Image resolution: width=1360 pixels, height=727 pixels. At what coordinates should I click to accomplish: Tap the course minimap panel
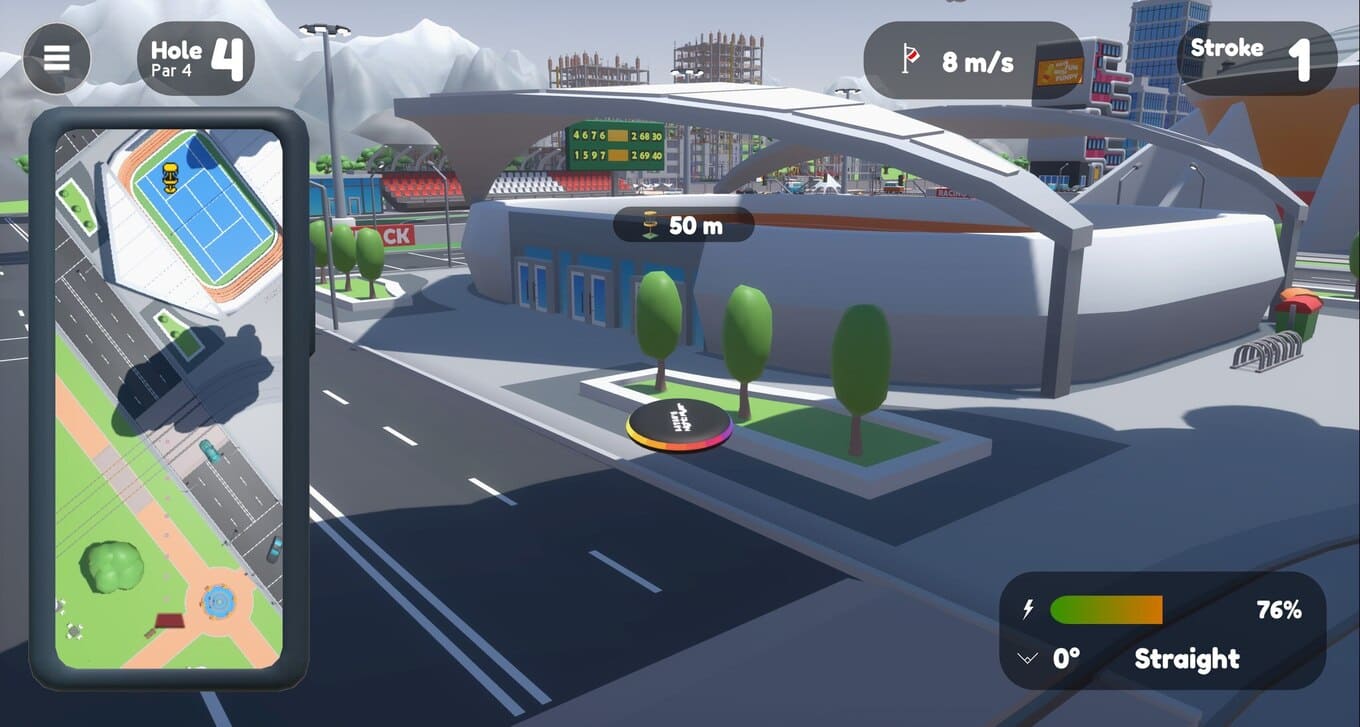pyautogui.click(x=168, y=398)
